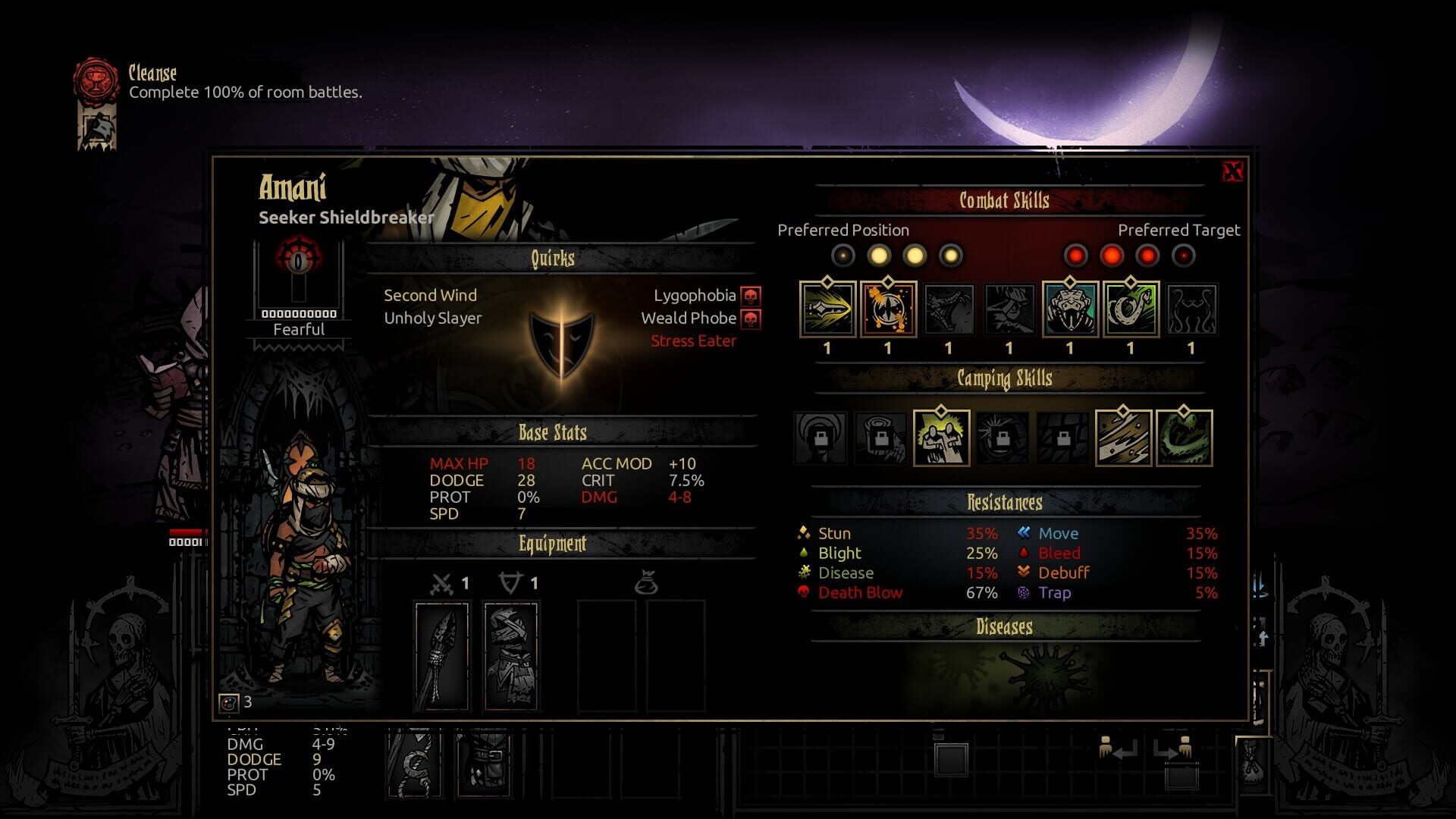Select the green Serpent Sway combat skill
The height and width of the screenshot is (819, 1456).
click(x=1131, y=309)
